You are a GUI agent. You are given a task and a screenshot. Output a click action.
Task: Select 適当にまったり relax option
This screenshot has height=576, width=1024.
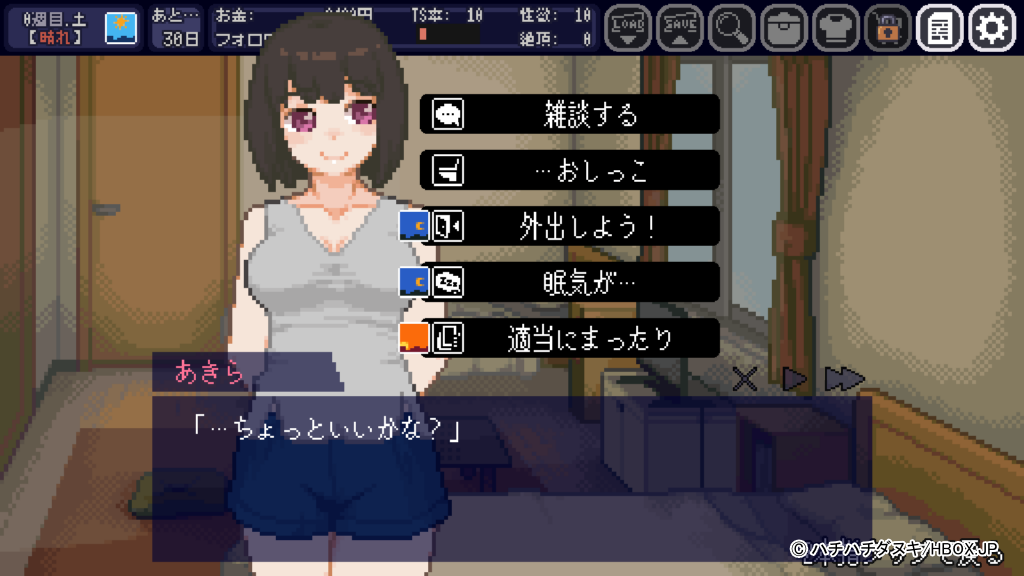pyautogui.click(x=569, y=338)
